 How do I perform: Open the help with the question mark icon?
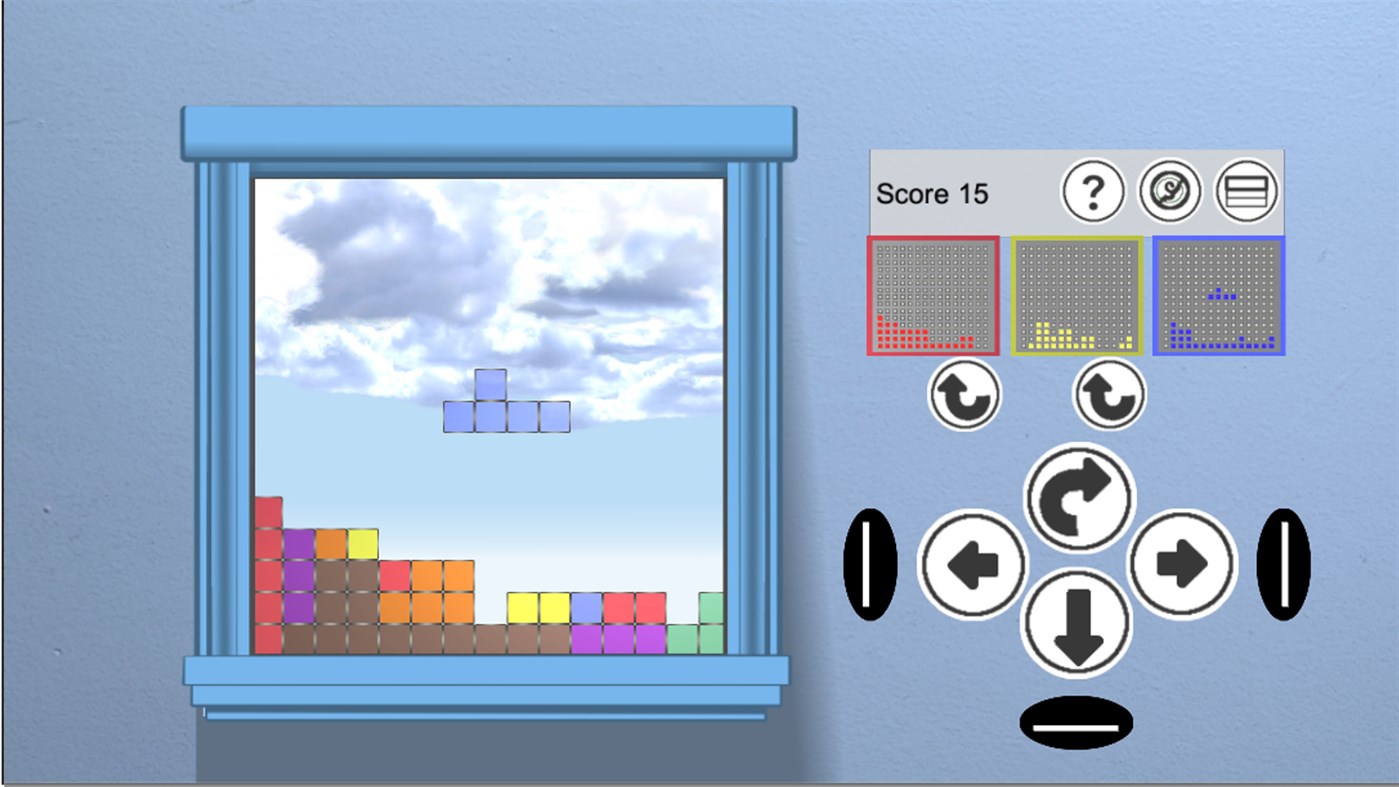1093,191
